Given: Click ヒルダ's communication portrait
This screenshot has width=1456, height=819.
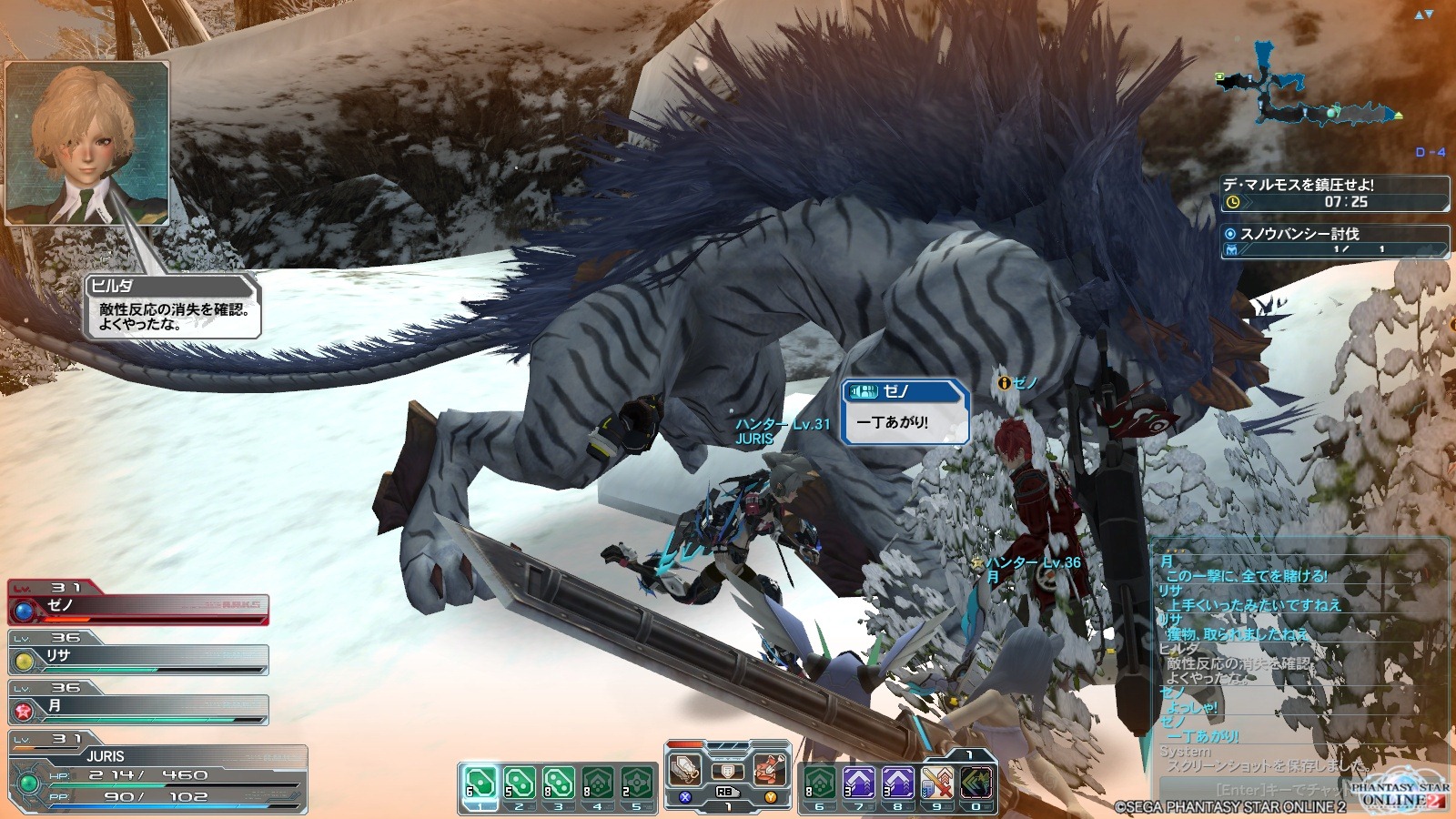Looking at the screenshot, I should click(87, 143).
